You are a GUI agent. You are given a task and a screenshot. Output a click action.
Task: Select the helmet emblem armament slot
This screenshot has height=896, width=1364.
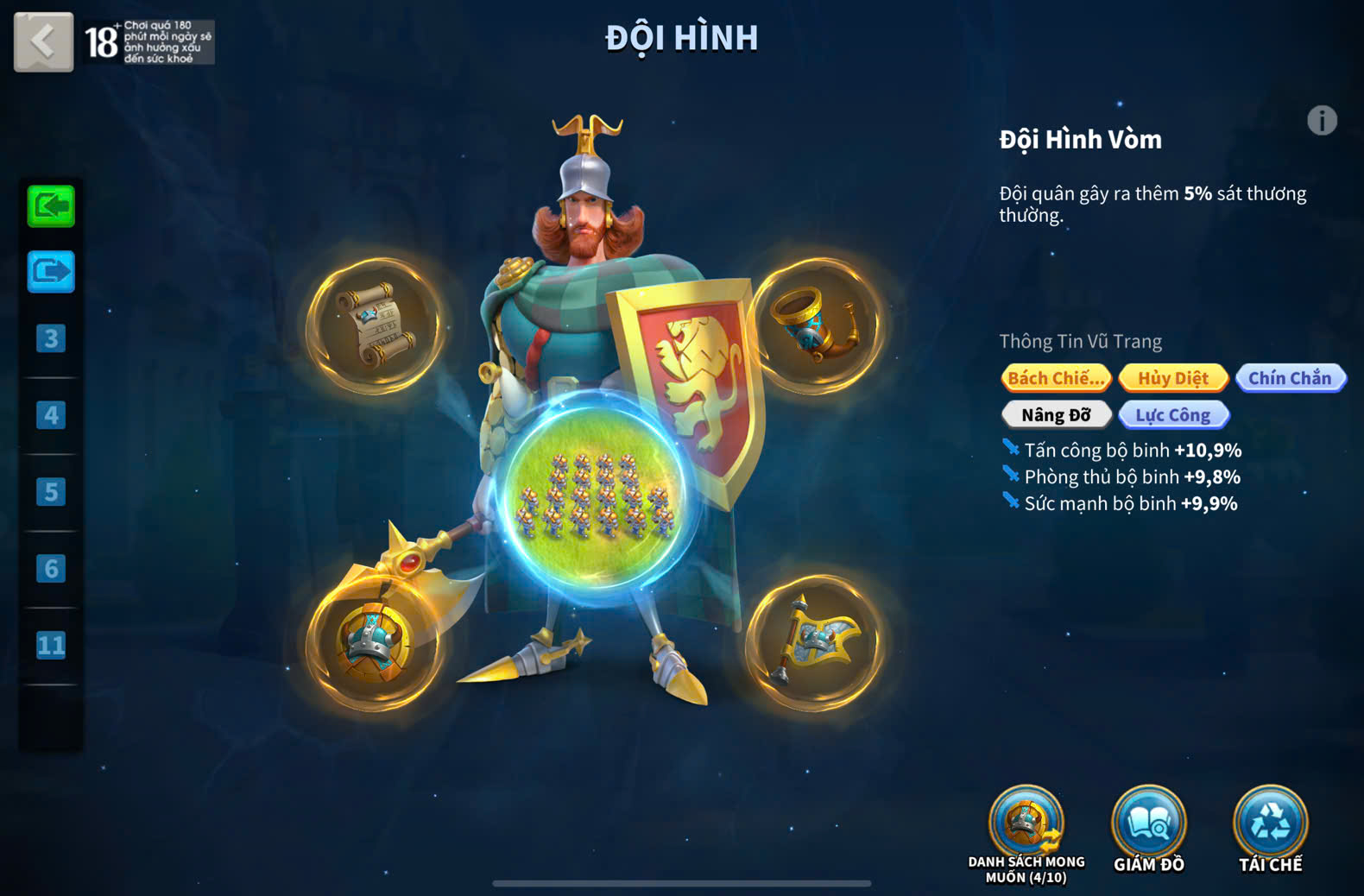pyautogui.click(x=375, y=643)
